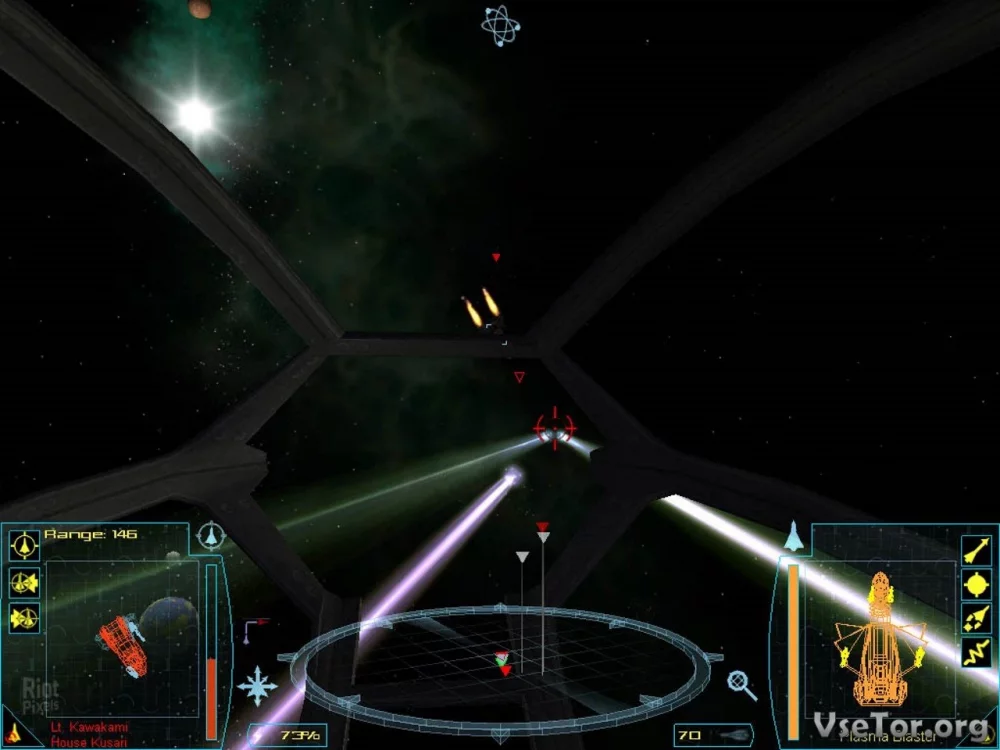Toggle the ship crosshair icon above target panel
Screen dimensions: 1000x750
[x=211, y=536]
